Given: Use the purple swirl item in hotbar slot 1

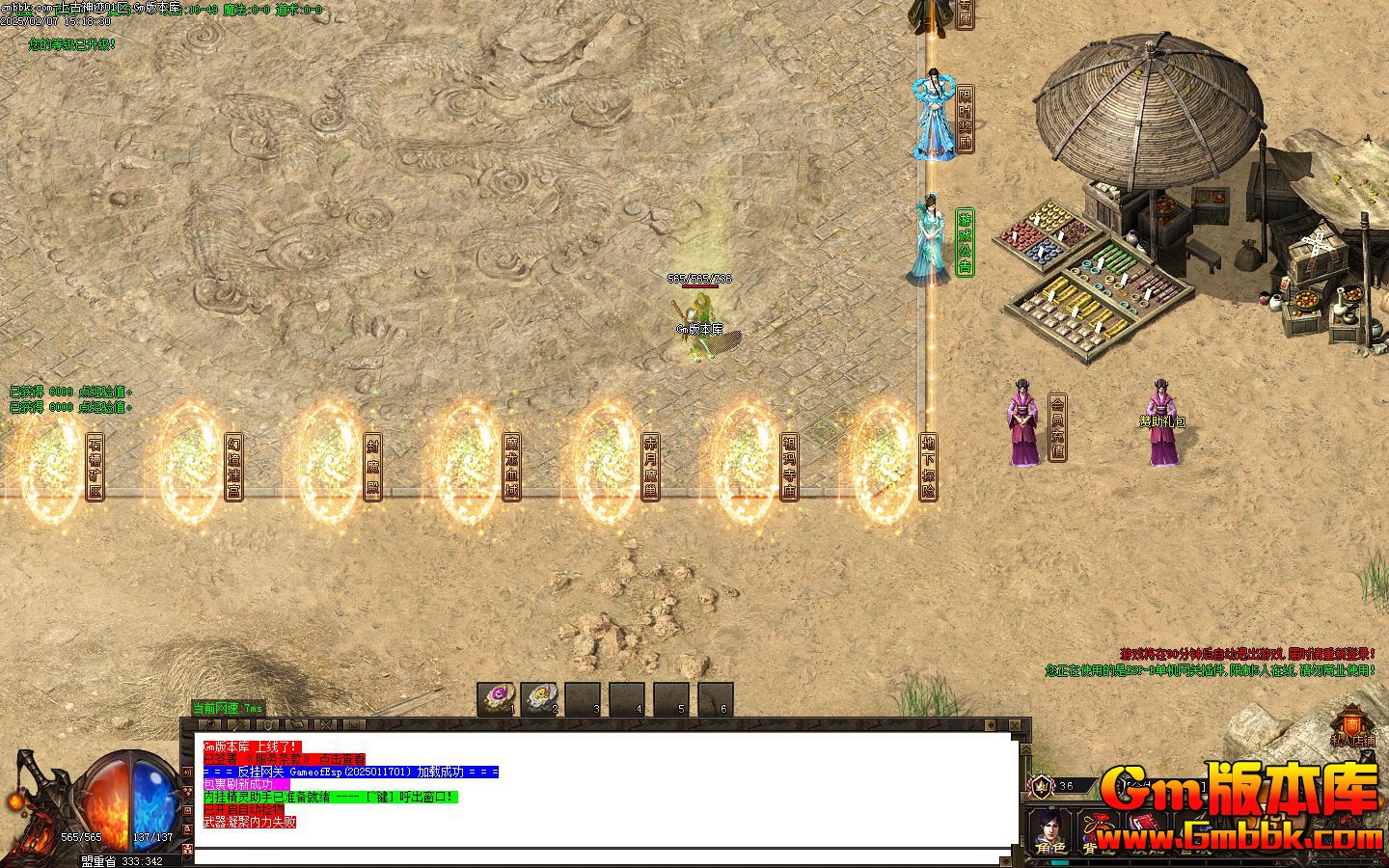Looking at the screenshot, I should [498, 698].
